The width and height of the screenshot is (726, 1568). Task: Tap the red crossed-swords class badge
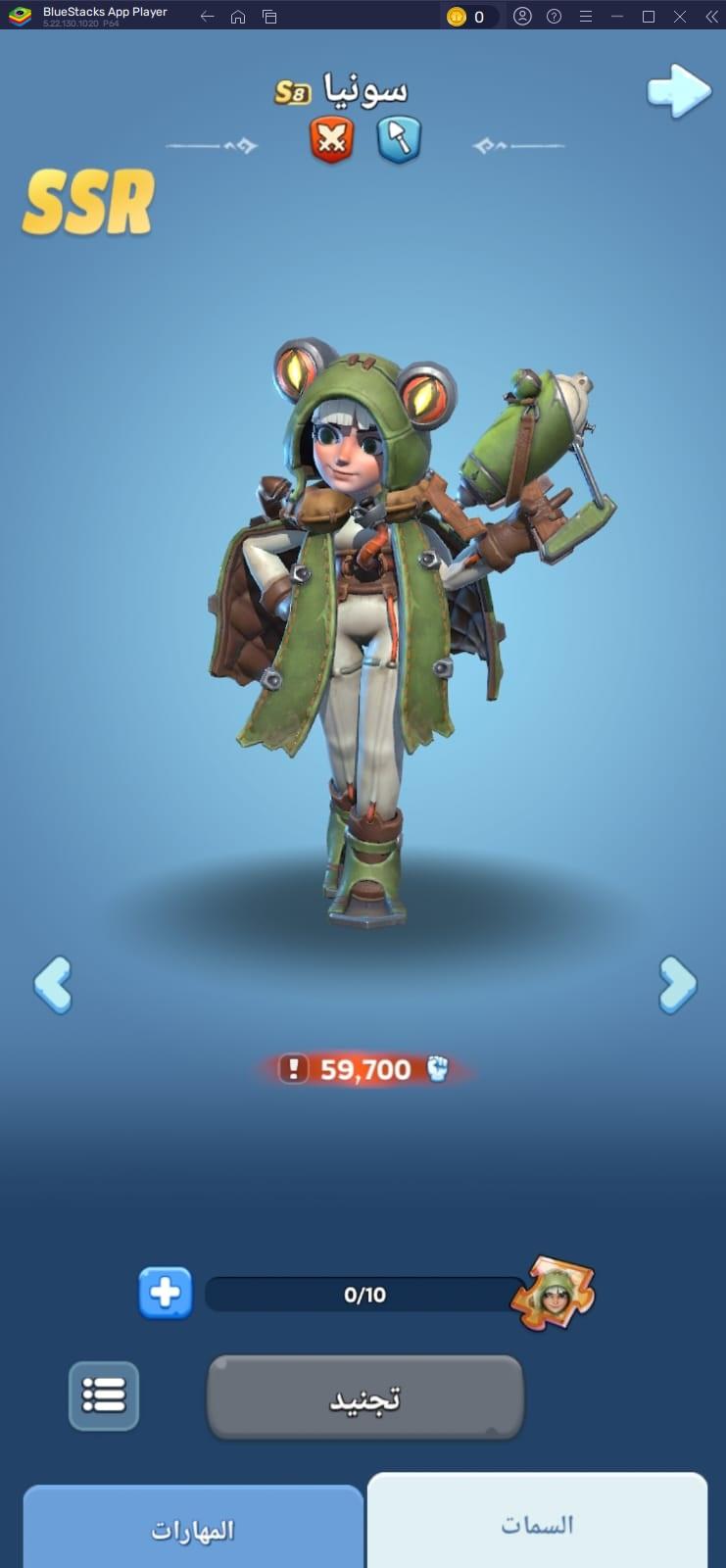[x=332, y=138]
